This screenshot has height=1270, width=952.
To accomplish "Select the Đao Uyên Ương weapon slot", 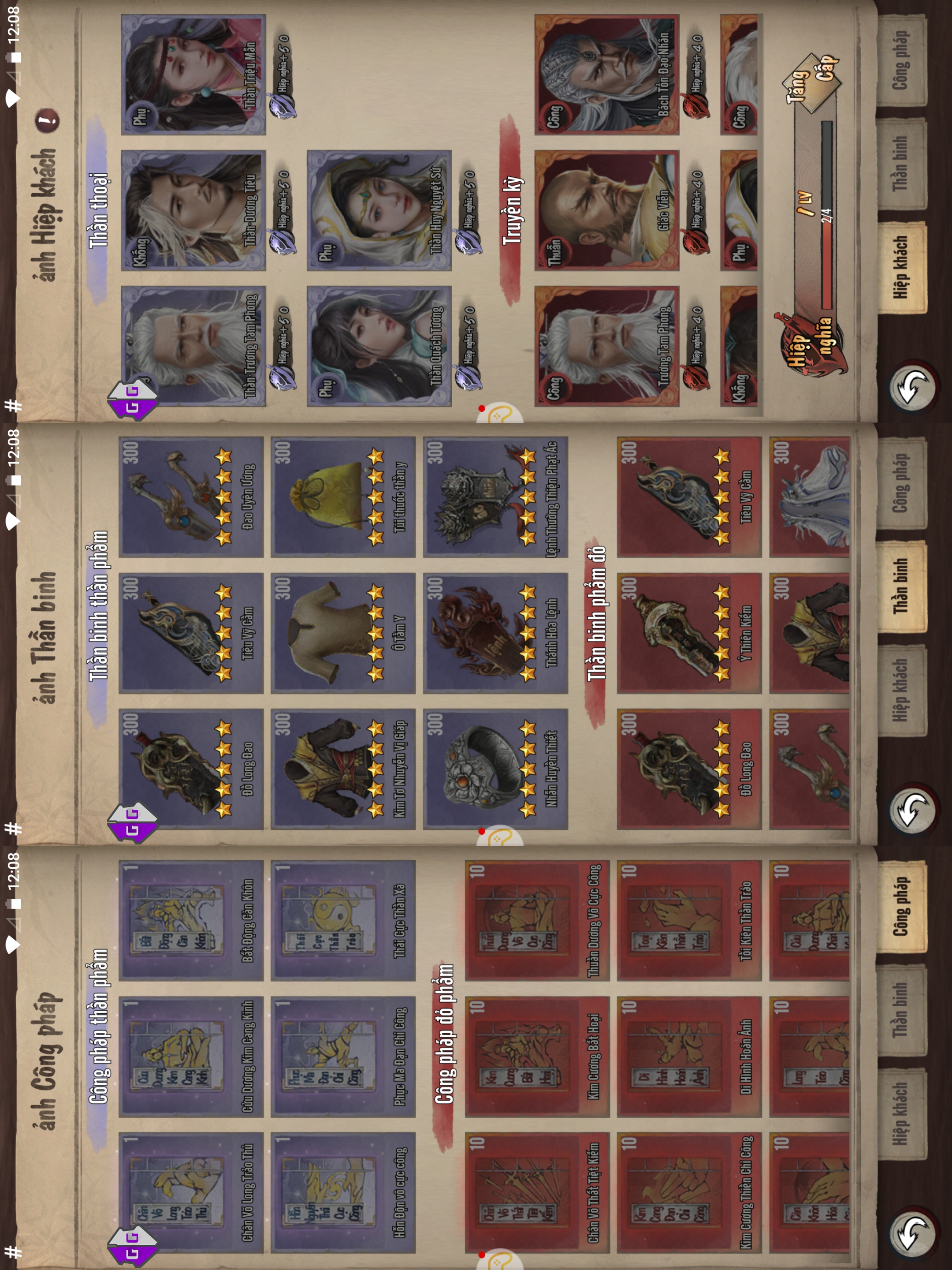I will [x=191, y=497].
